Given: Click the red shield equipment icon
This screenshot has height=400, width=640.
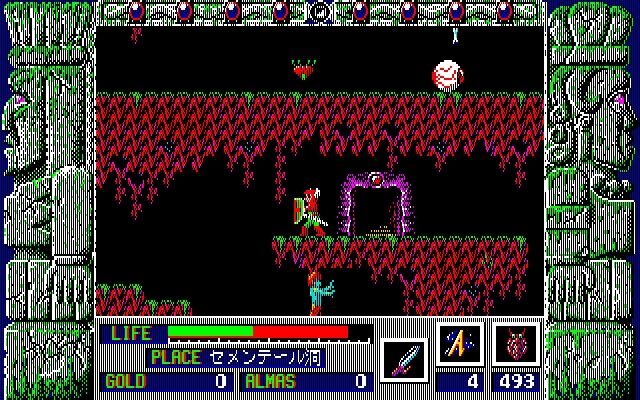Looking at the screenshot, I should tap(516, 345).
